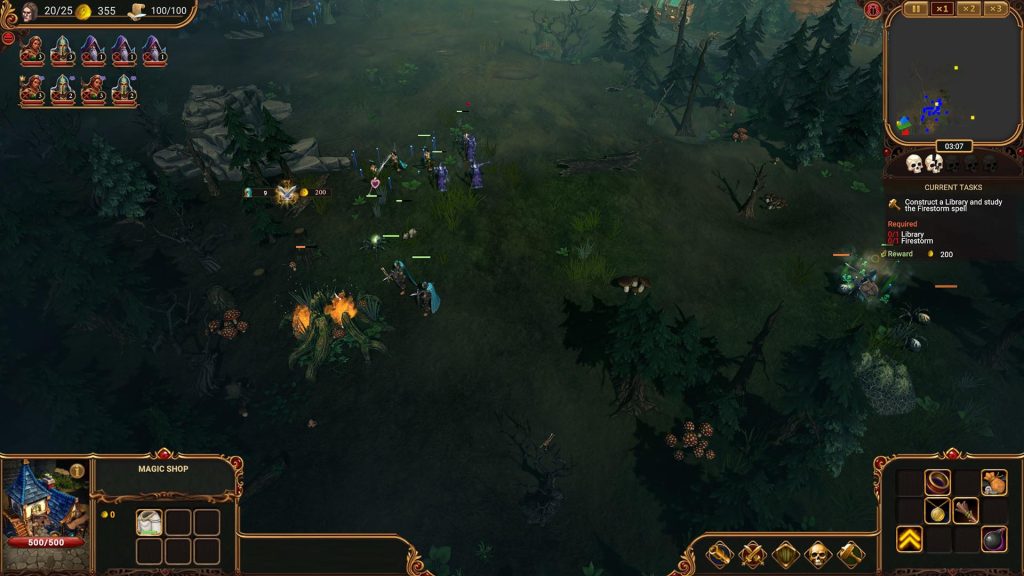Click the Magic Shop building portrait
This screenshot has width=1024, height=576.
pyautogui.click(x=45, y=500)
